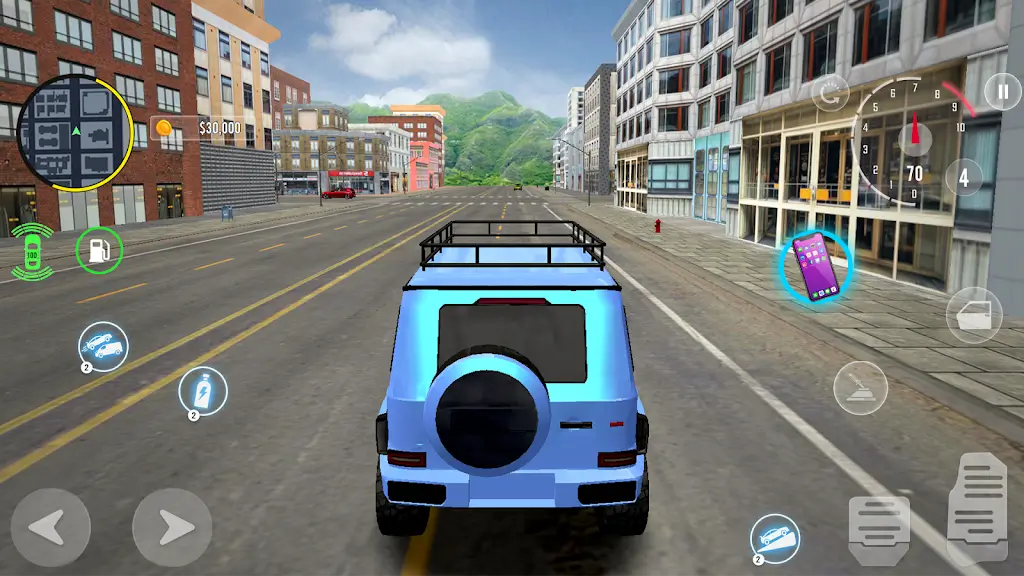Viewport: 1024px width, 576px height.
Task: Pause the game with the pause button
Action: [x=1001, y=92]
